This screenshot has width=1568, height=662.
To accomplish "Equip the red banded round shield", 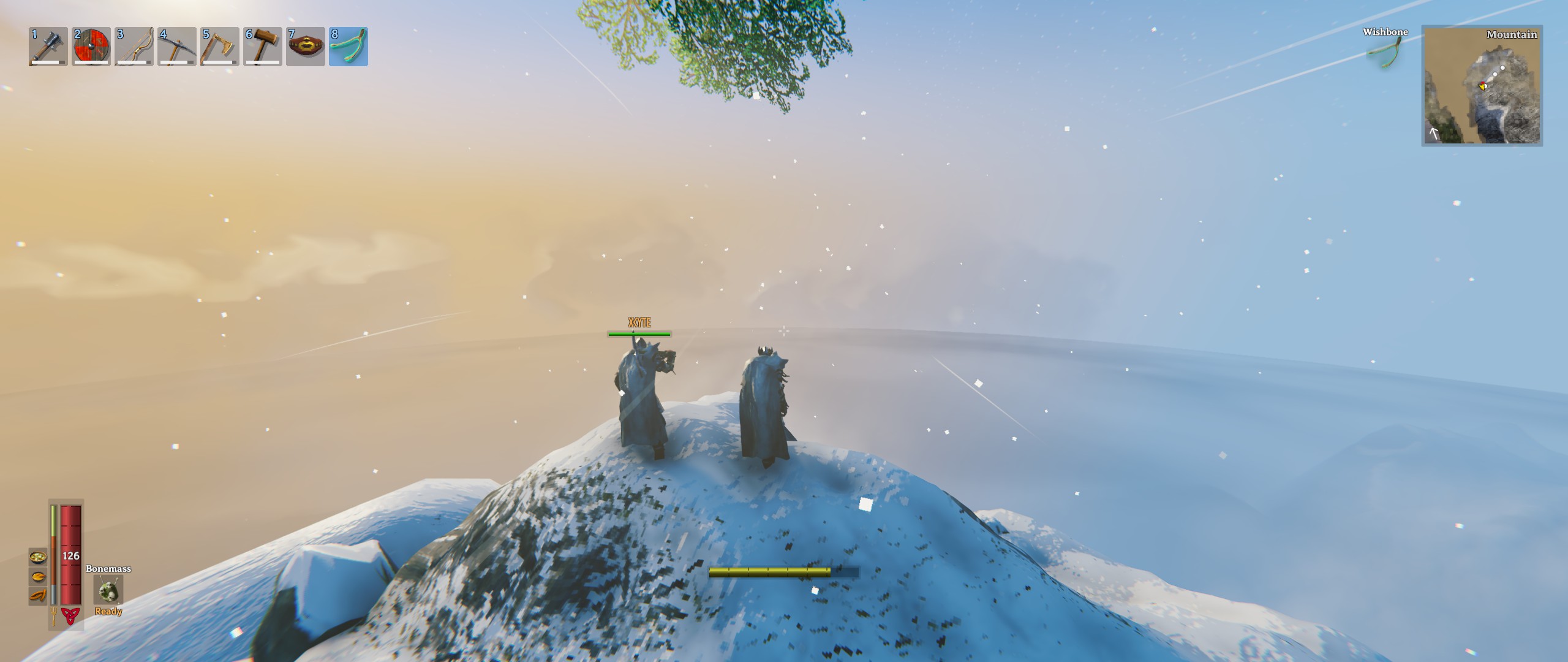I will tap(91, 47).
